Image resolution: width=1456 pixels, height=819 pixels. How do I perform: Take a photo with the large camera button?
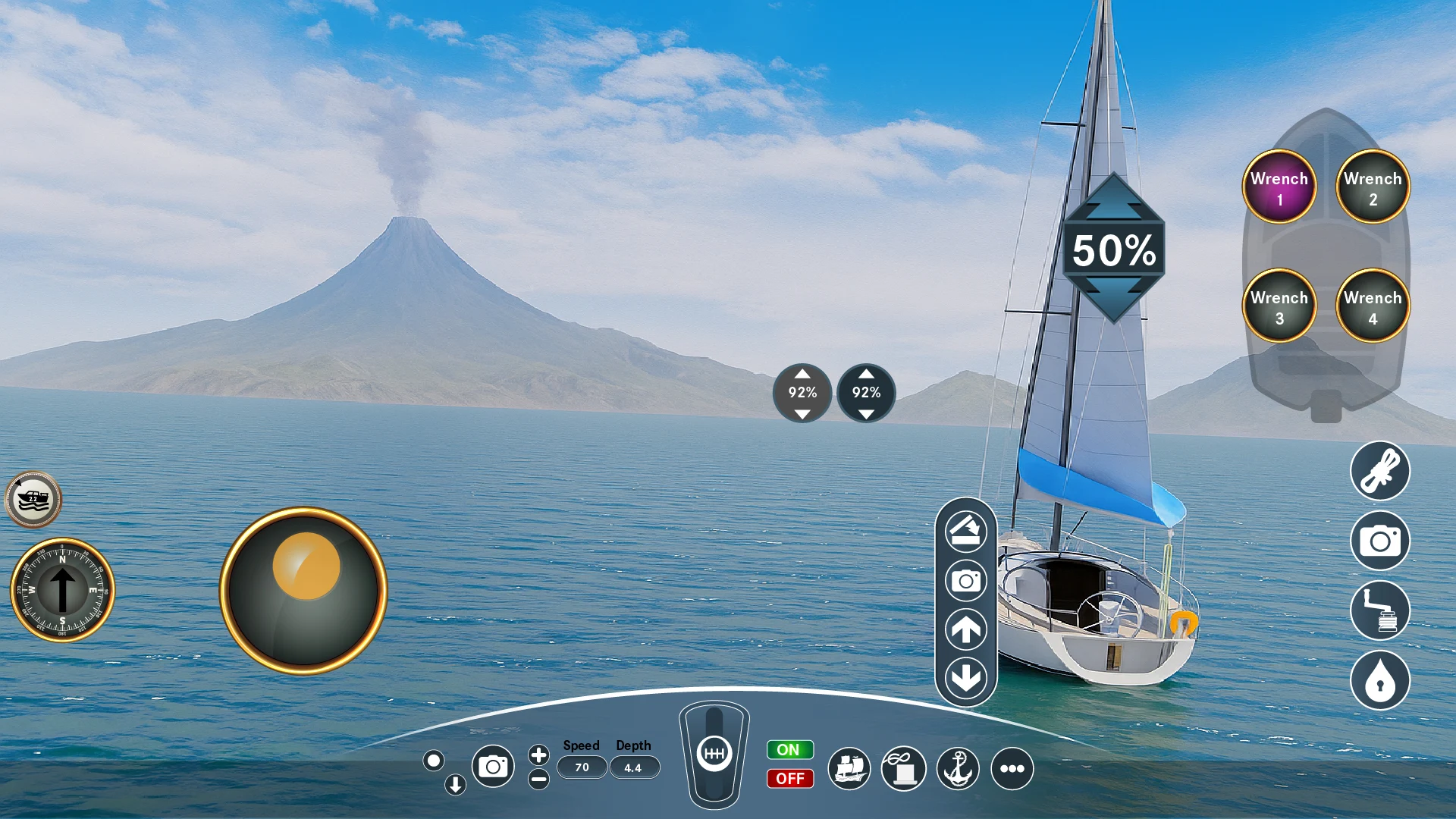(1380, 541)
